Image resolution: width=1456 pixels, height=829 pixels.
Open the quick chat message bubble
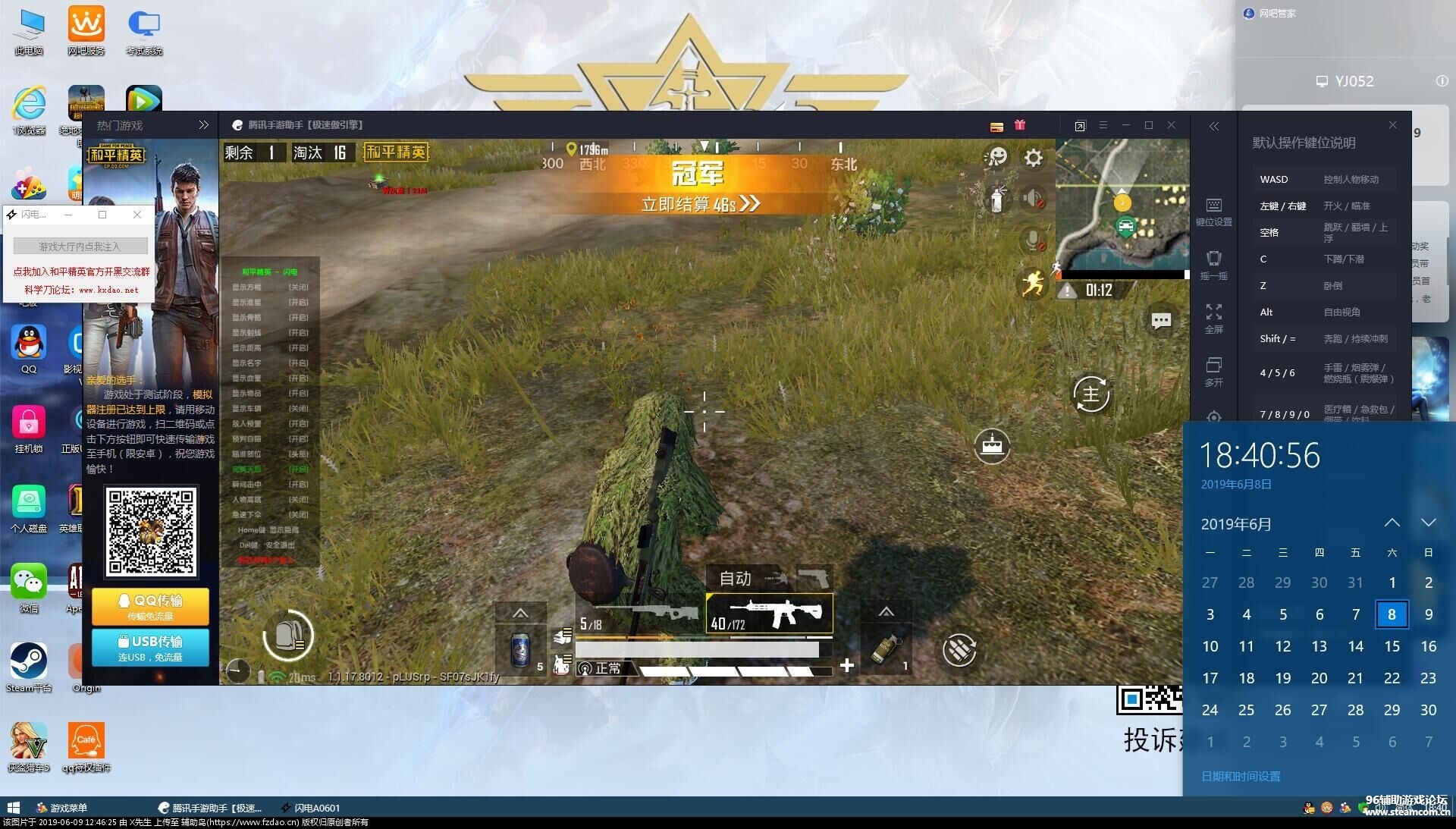click(1161, 321)
